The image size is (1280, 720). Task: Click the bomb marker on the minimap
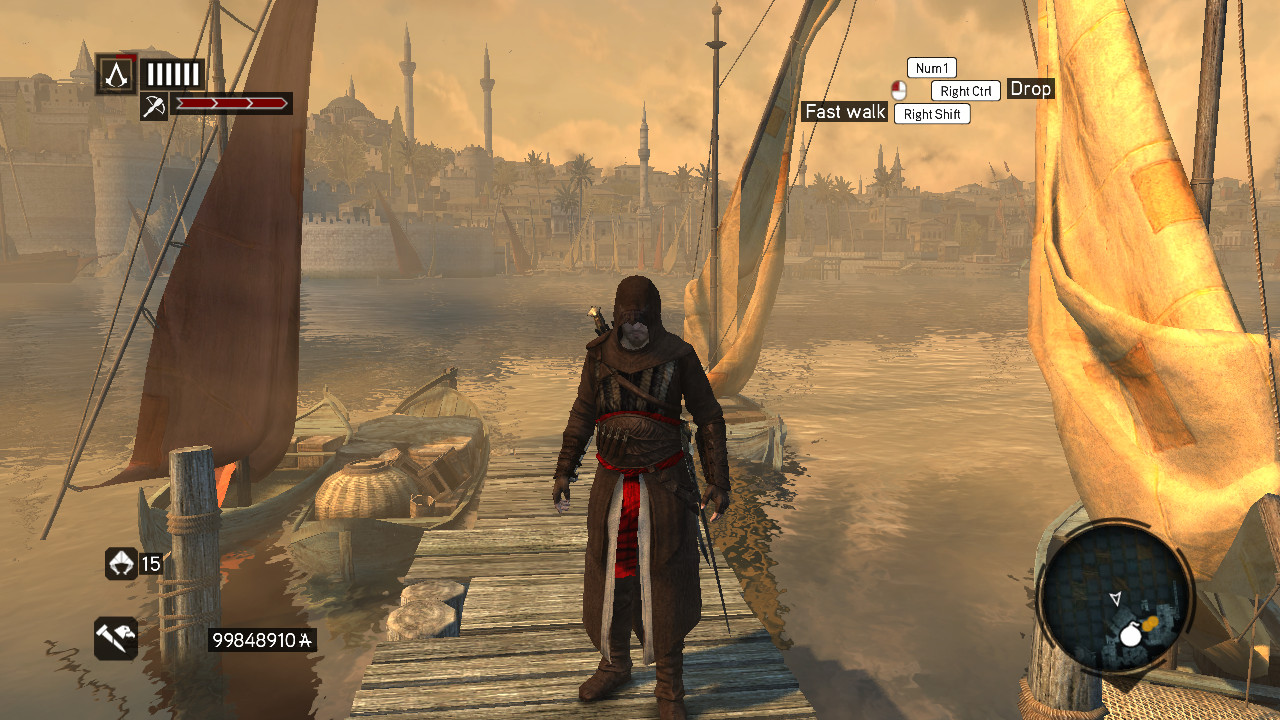coord(1132,633)
